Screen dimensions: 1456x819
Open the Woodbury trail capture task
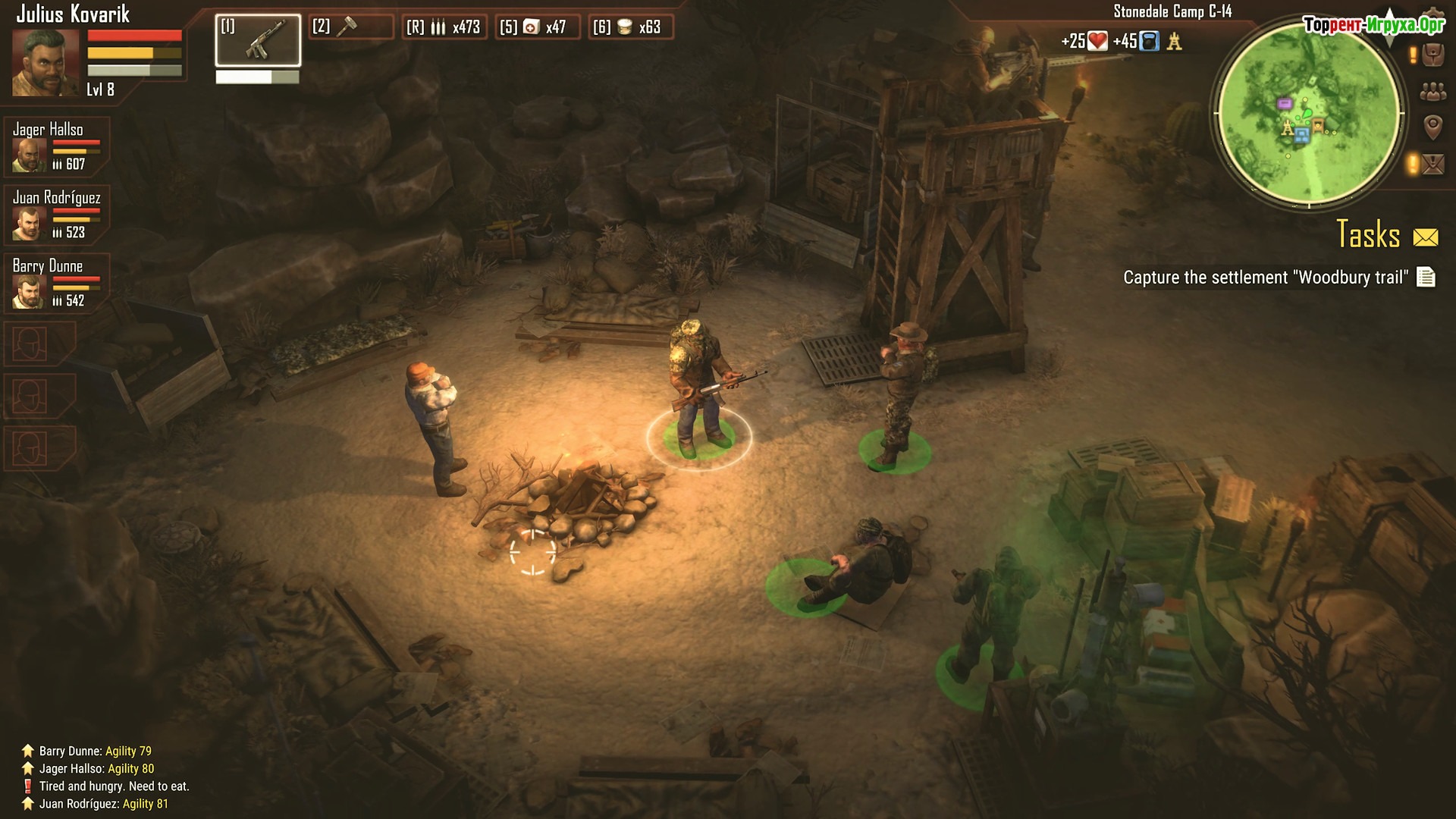[1265, 278]
